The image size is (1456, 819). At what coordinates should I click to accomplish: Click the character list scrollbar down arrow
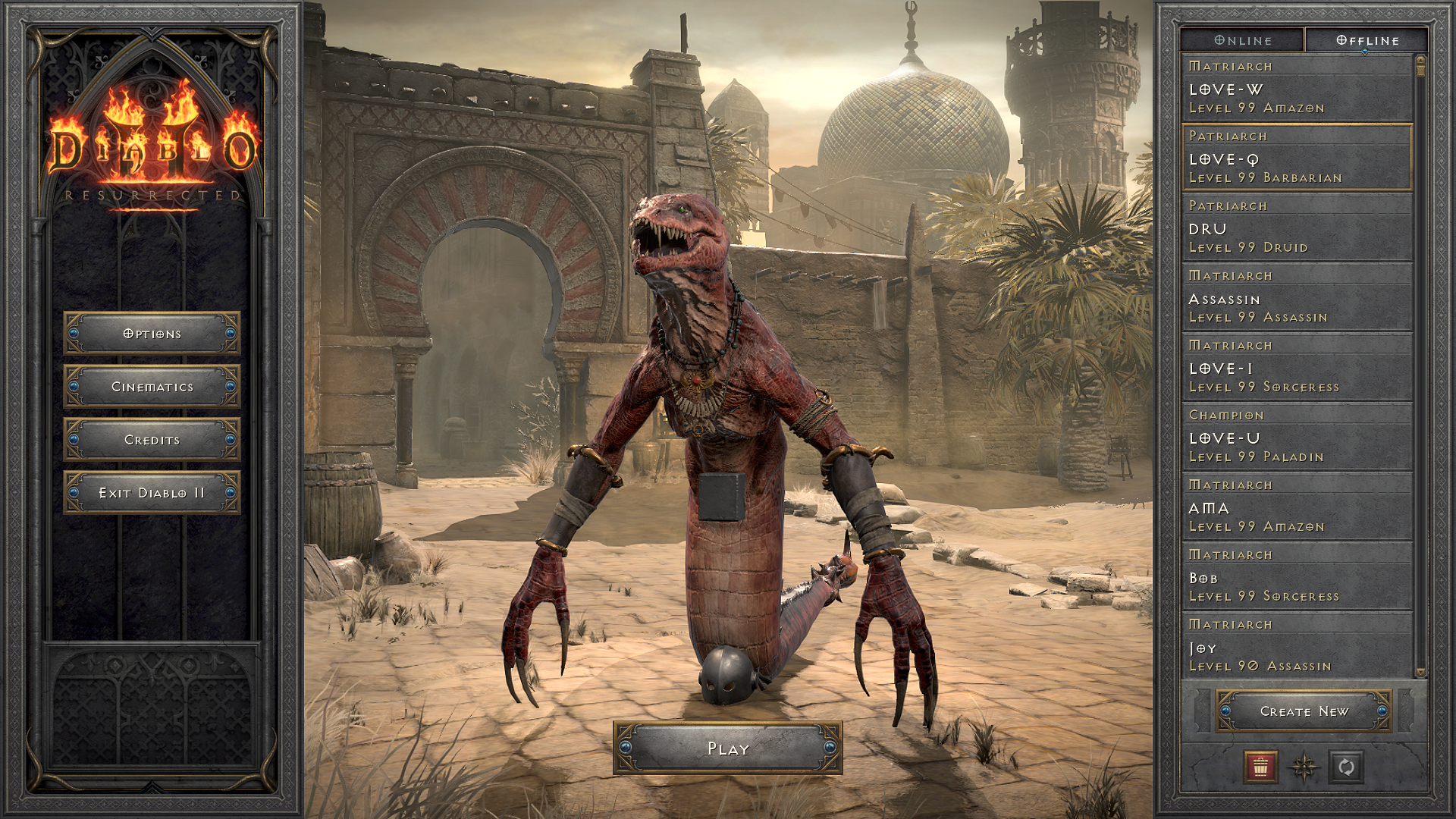click(x=1420, y=673)
